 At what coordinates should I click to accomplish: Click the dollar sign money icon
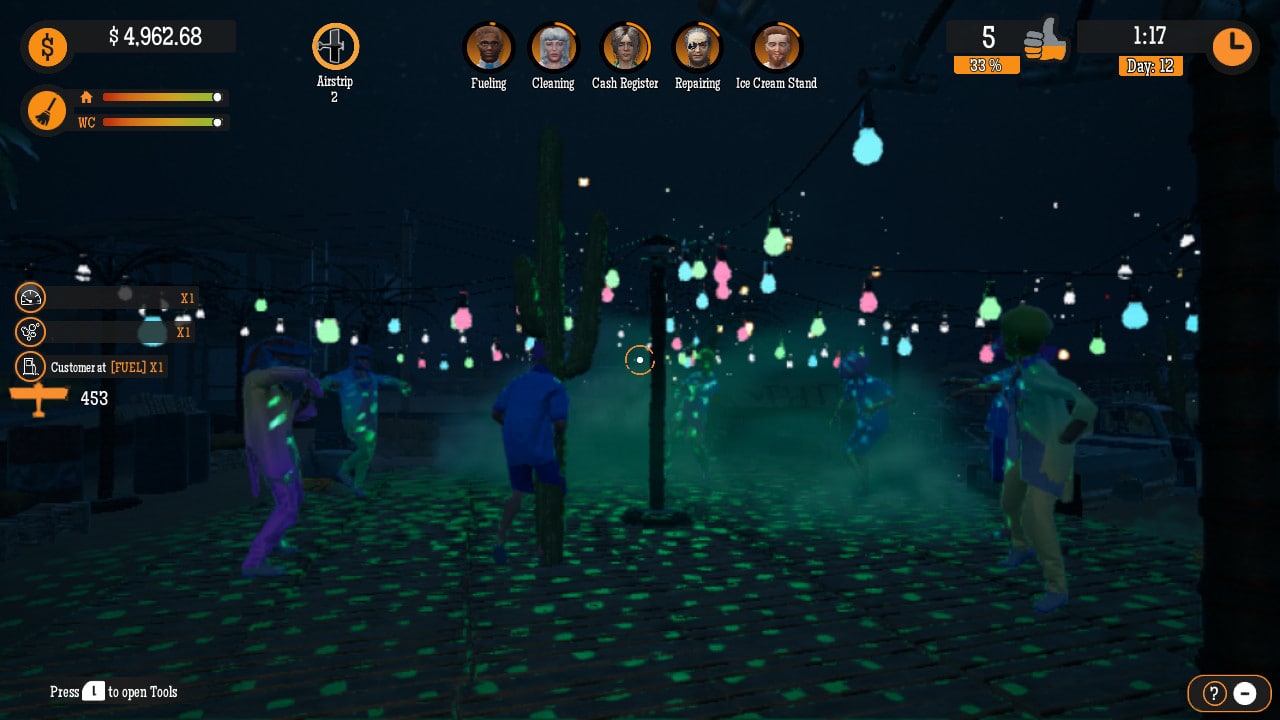coord(47,47)
